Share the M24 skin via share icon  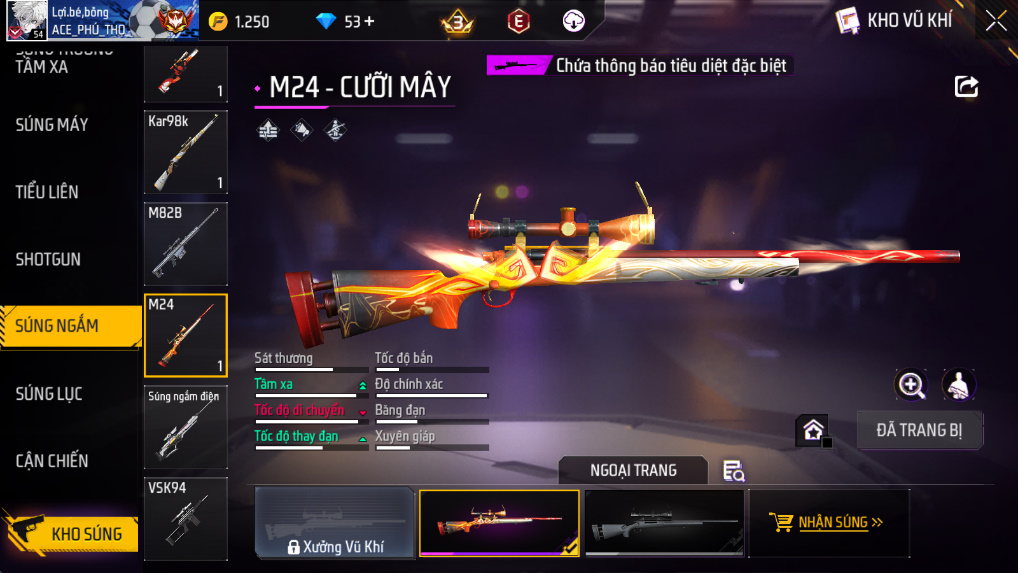pyautogui.click(x=966, y=86)
